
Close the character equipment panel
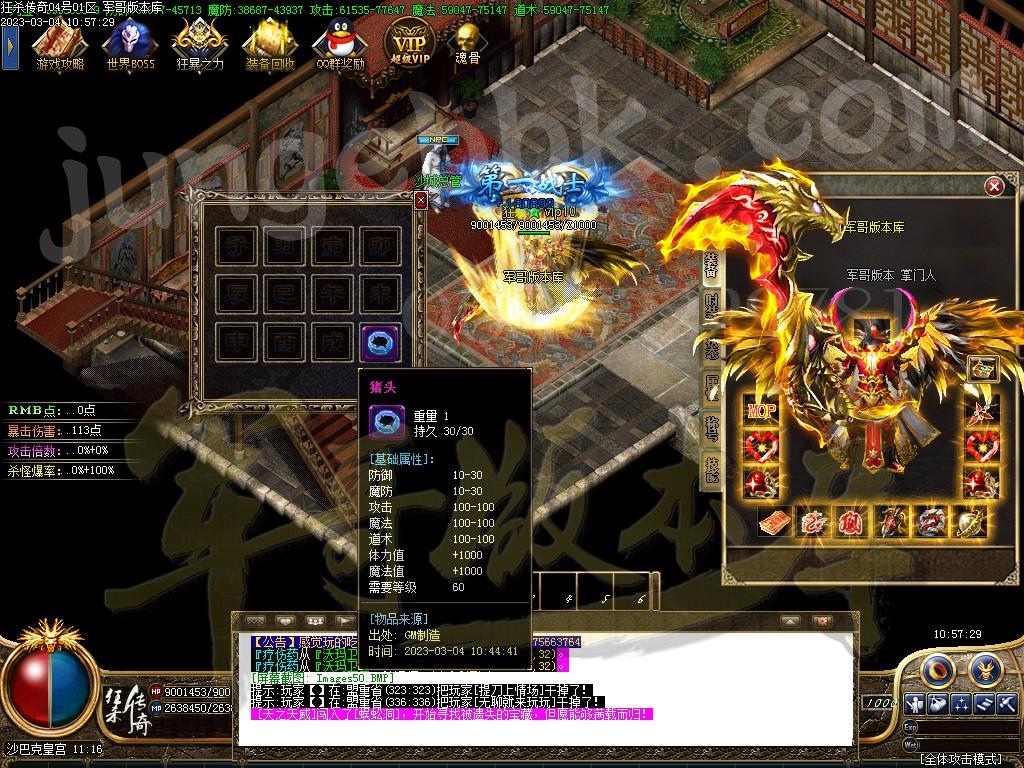(993, 186)
